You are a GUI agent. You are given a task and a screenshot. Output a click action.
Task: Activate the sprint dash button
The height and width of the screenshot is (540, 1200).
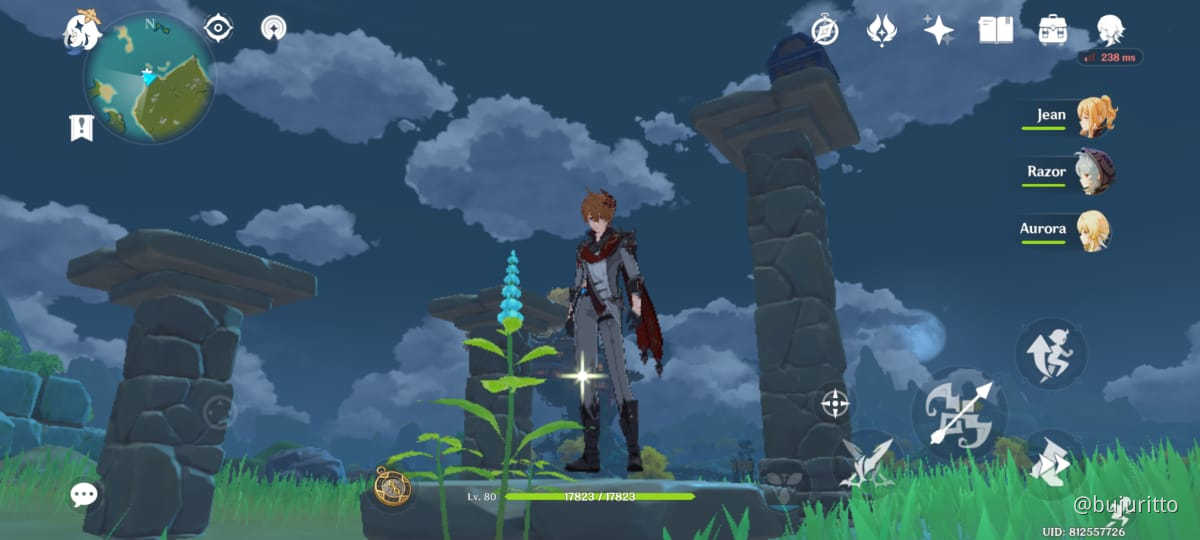1051,463
